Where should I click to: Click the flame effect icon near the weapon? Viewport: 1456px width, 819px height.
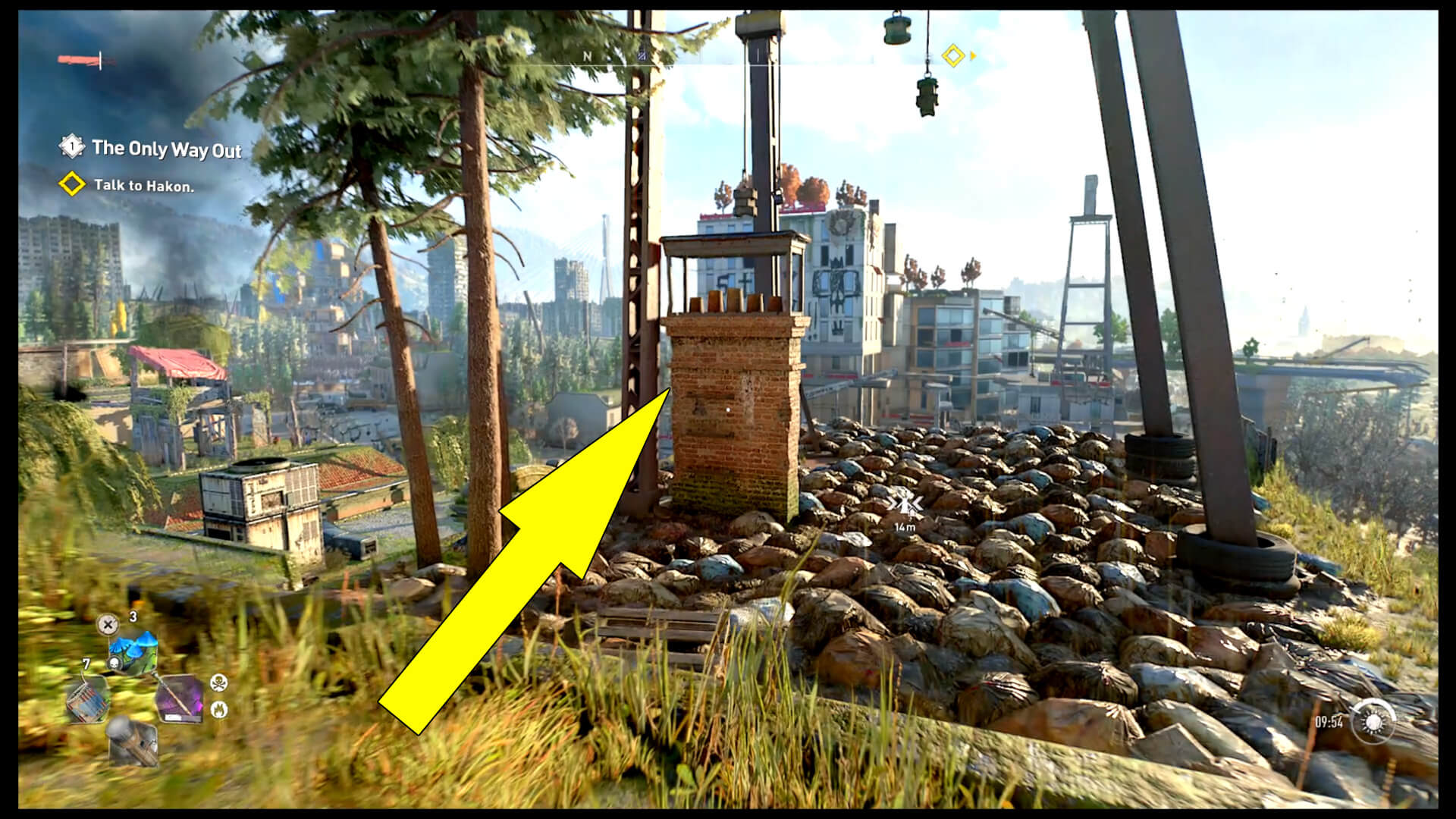tap(220, 709)
